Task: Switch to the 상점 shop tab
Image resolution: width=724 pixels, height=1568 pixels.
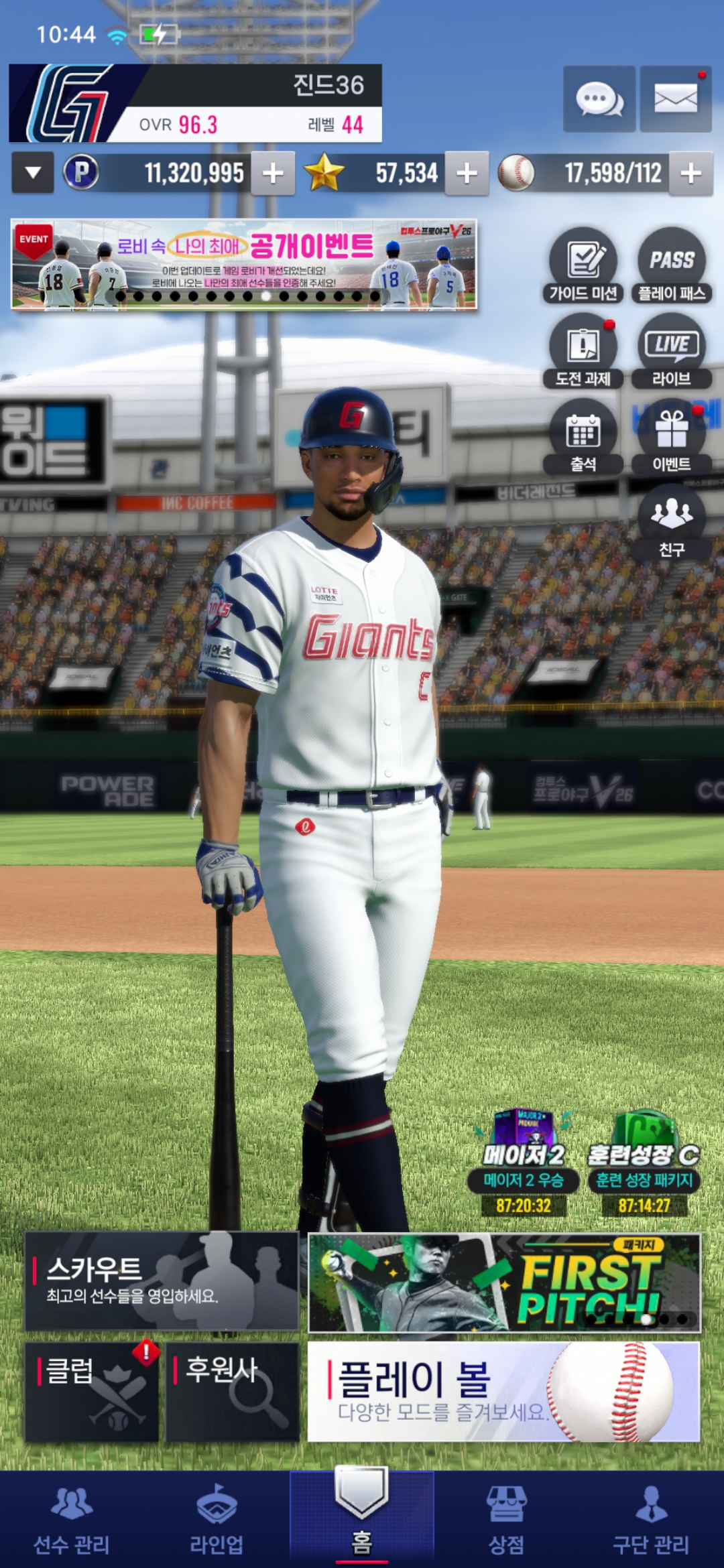Action: 506,1520
